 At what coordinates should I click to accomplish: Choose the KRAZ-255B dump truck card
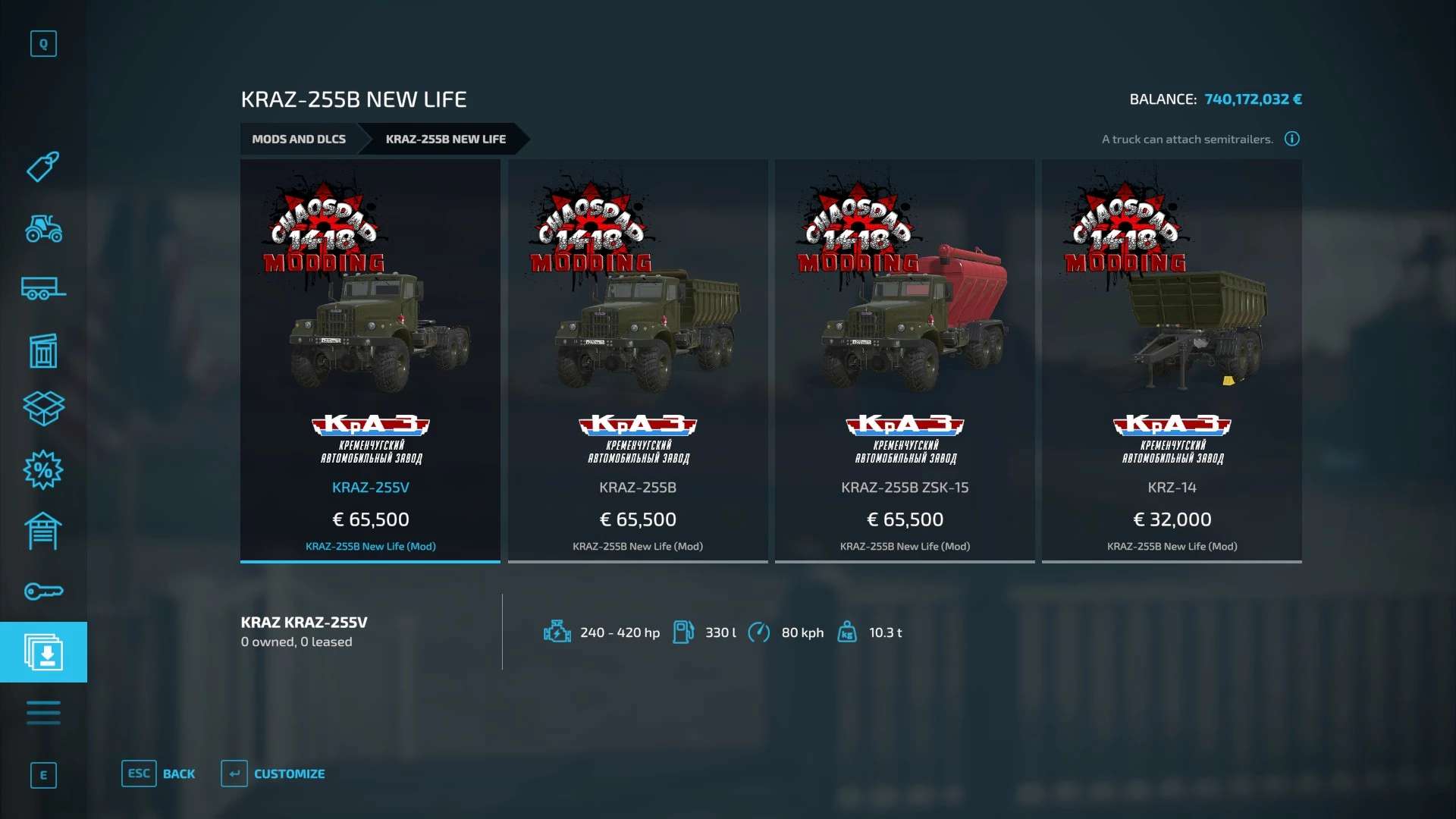pyautogui.click(x=637, y=360)
